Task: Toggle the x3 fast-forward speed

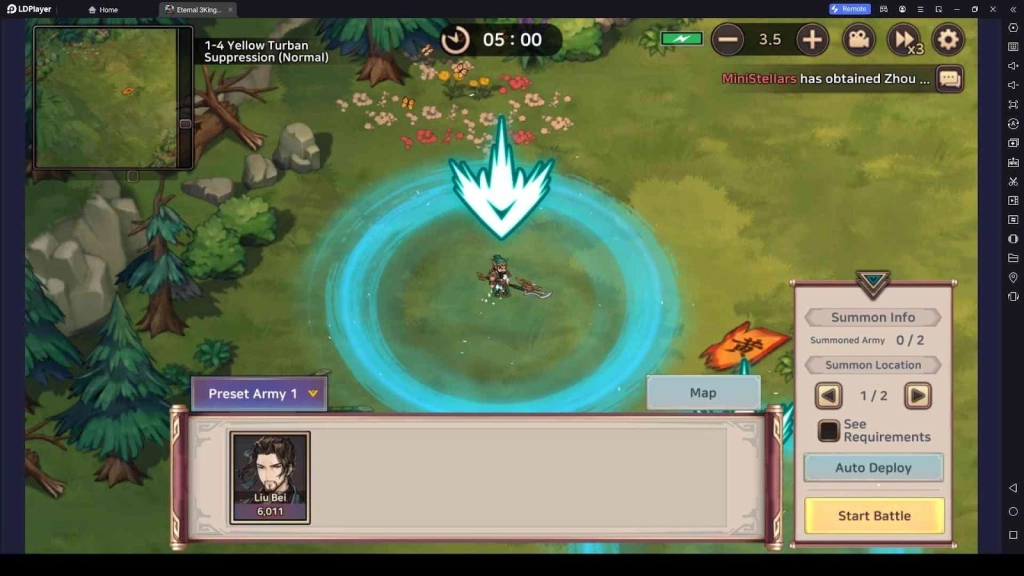Action: (x=904, y=40)
